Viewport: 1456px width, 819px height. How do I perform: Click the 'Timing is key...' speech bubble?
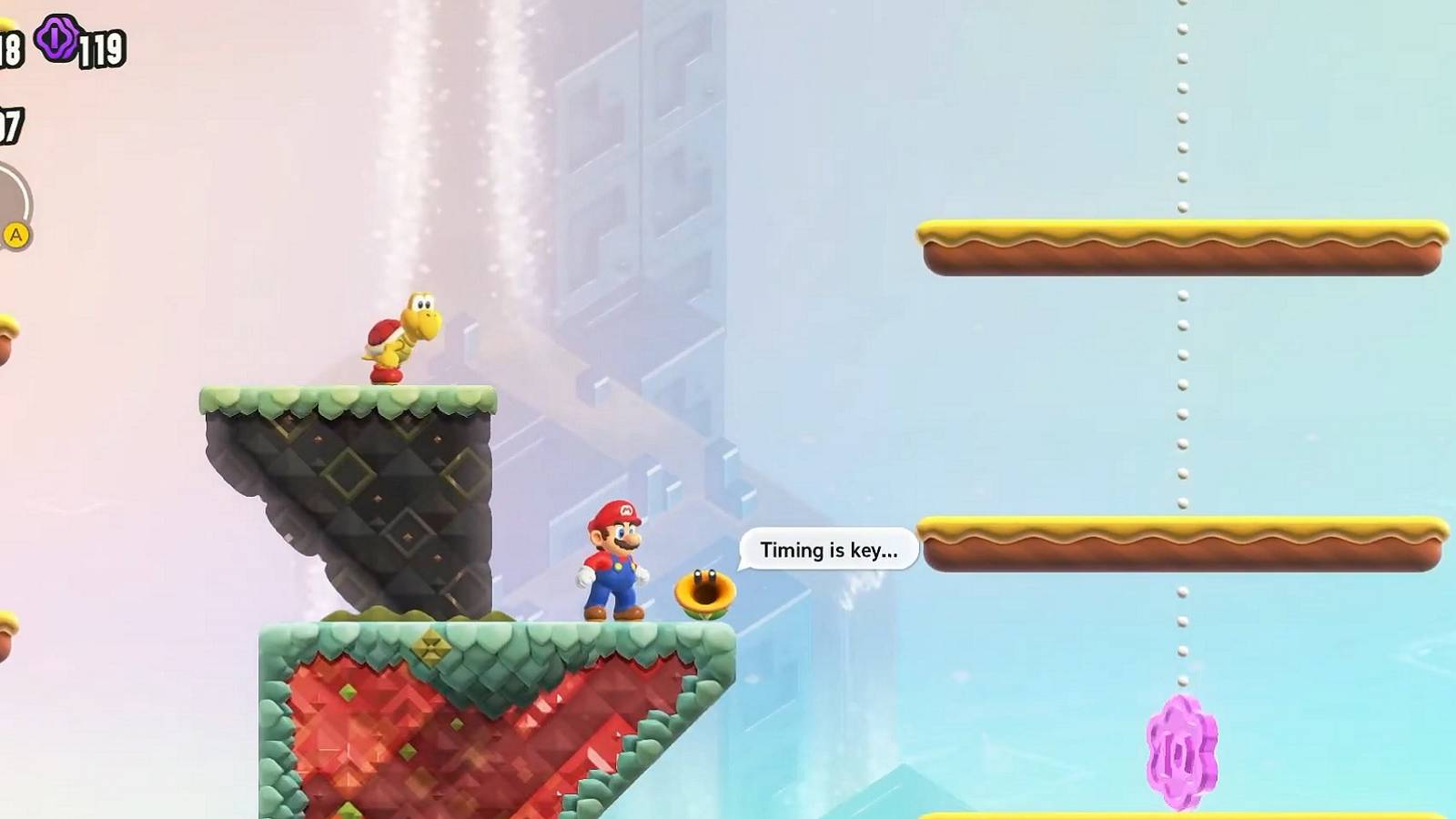pyautogui.click(x=828, y=549)
